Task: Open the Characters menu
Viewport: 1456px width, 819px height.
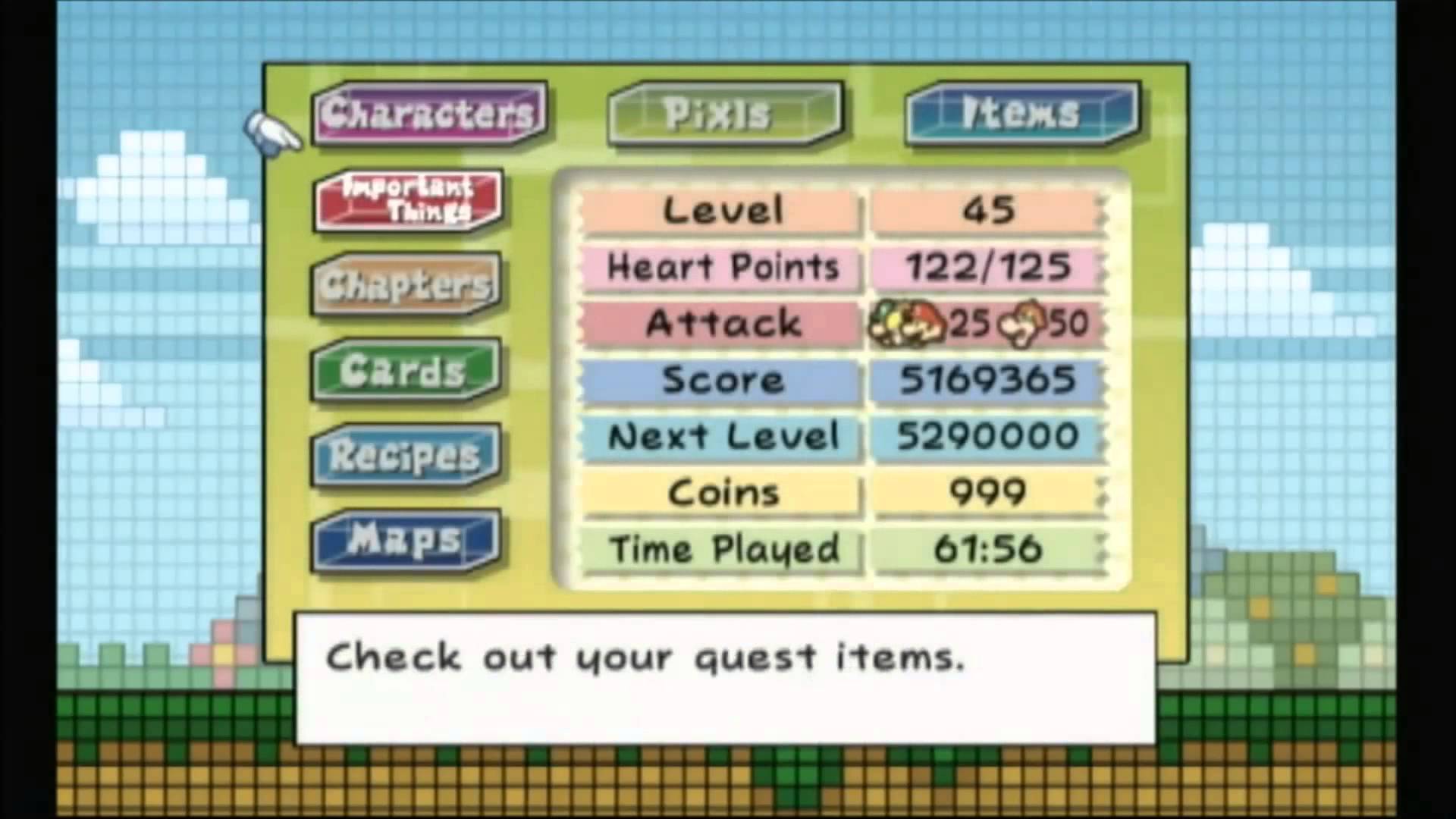Action: (x=428, y=114)
